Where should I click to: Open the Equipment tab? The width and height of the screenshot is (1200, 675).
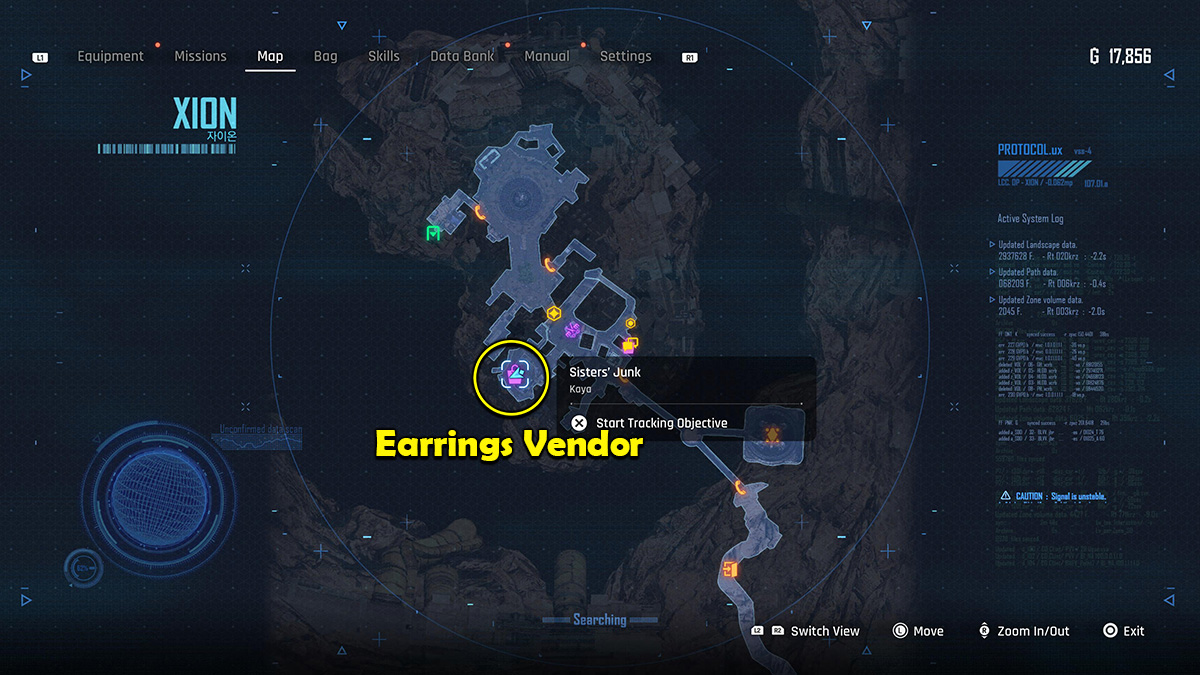[113, 57]
